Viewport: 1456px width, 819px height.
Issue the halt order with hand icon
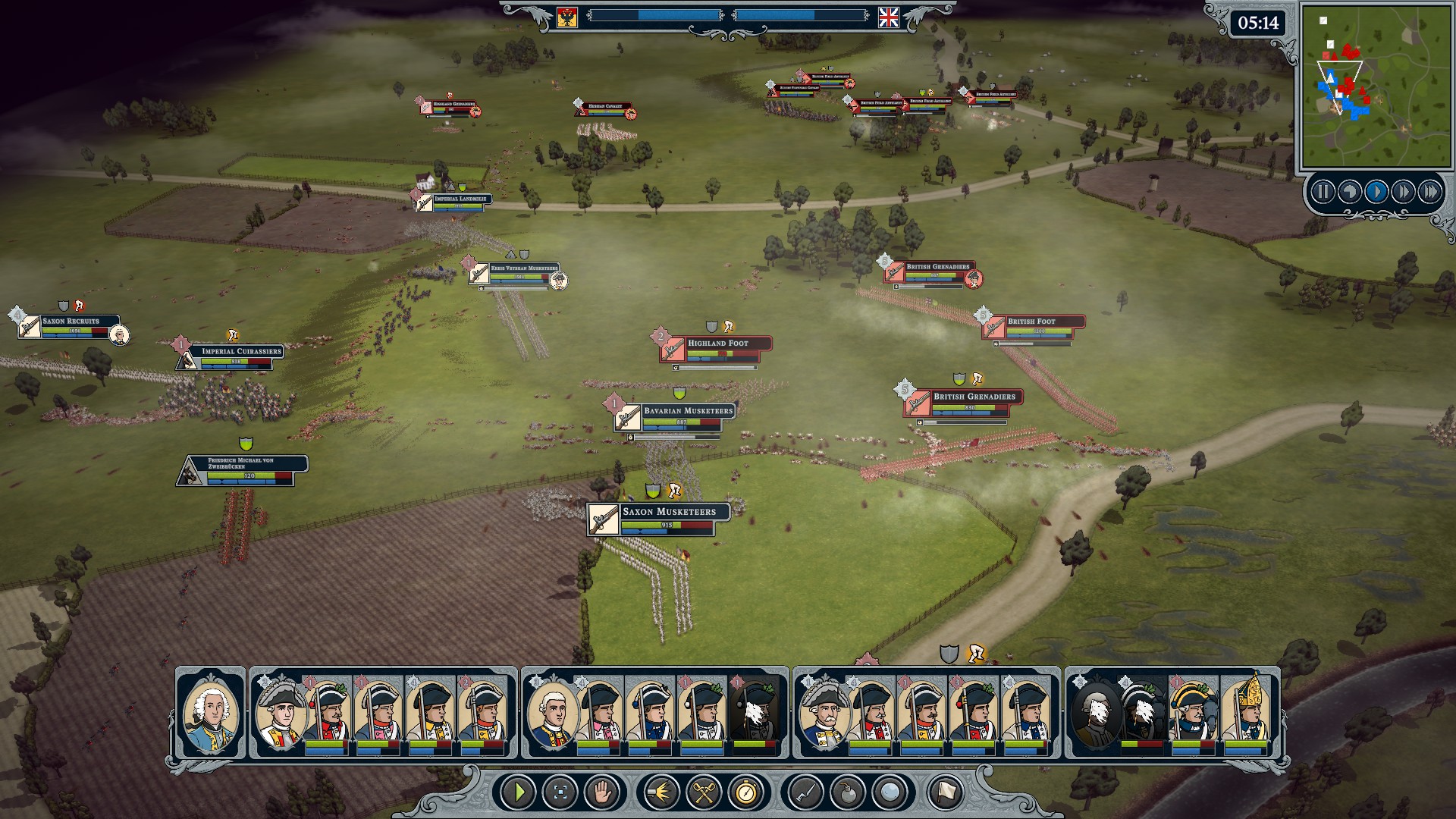[602, 793]
